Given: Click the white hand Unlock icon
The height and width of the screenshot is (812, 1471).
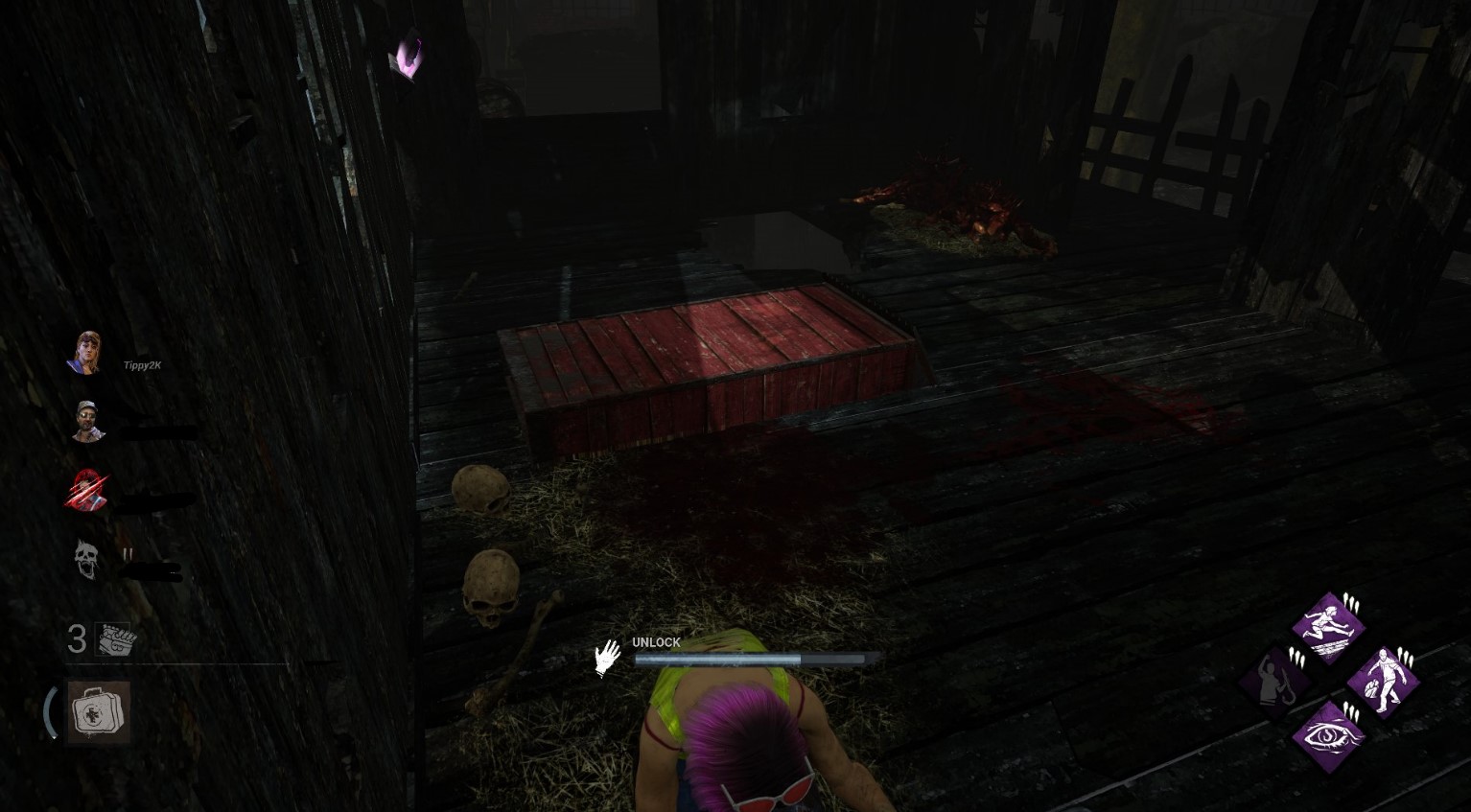Looking at the screenshot, I should 607,658.
